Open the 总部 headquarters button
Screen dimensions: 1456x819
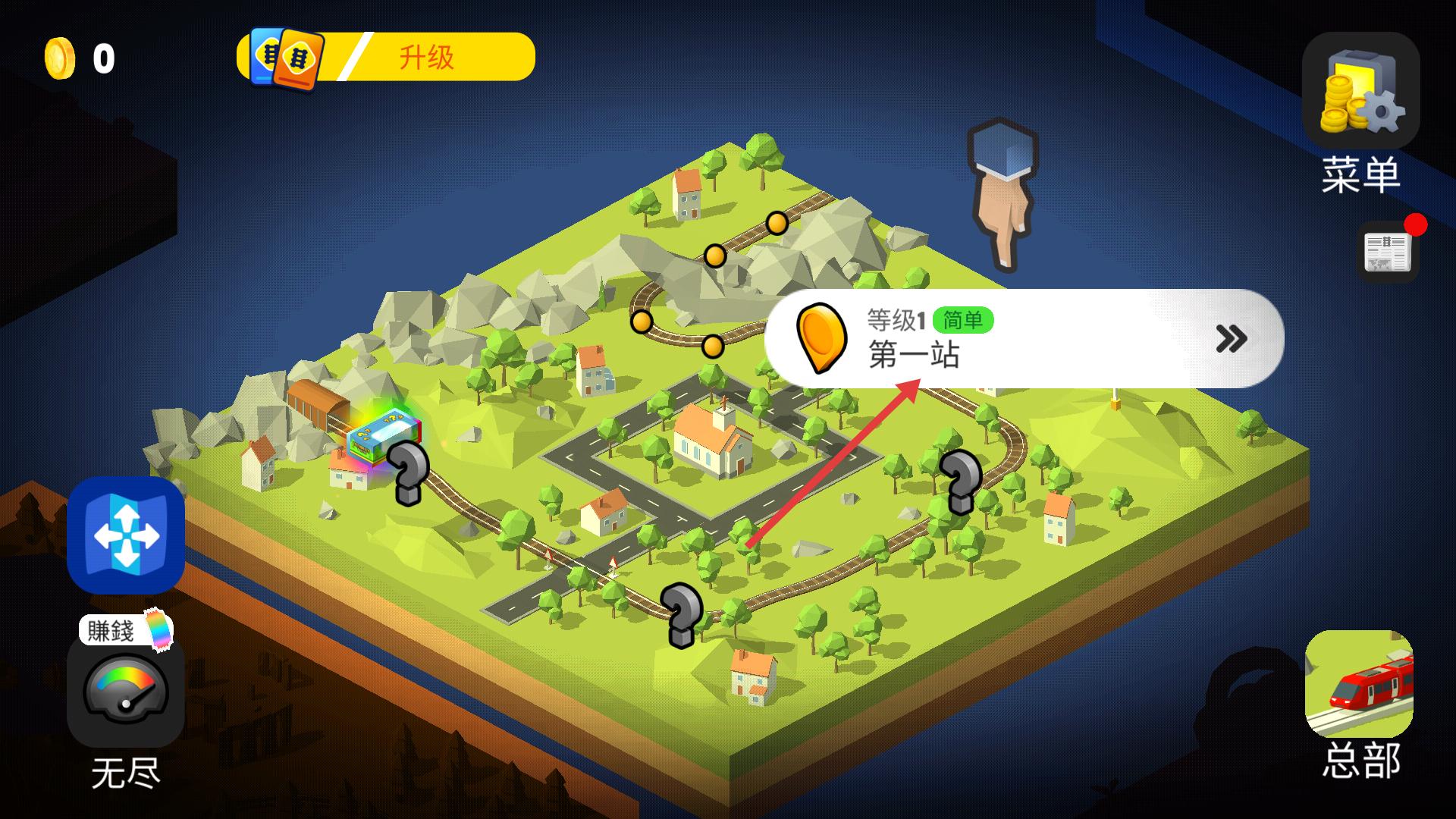[x=1359, y=685]
